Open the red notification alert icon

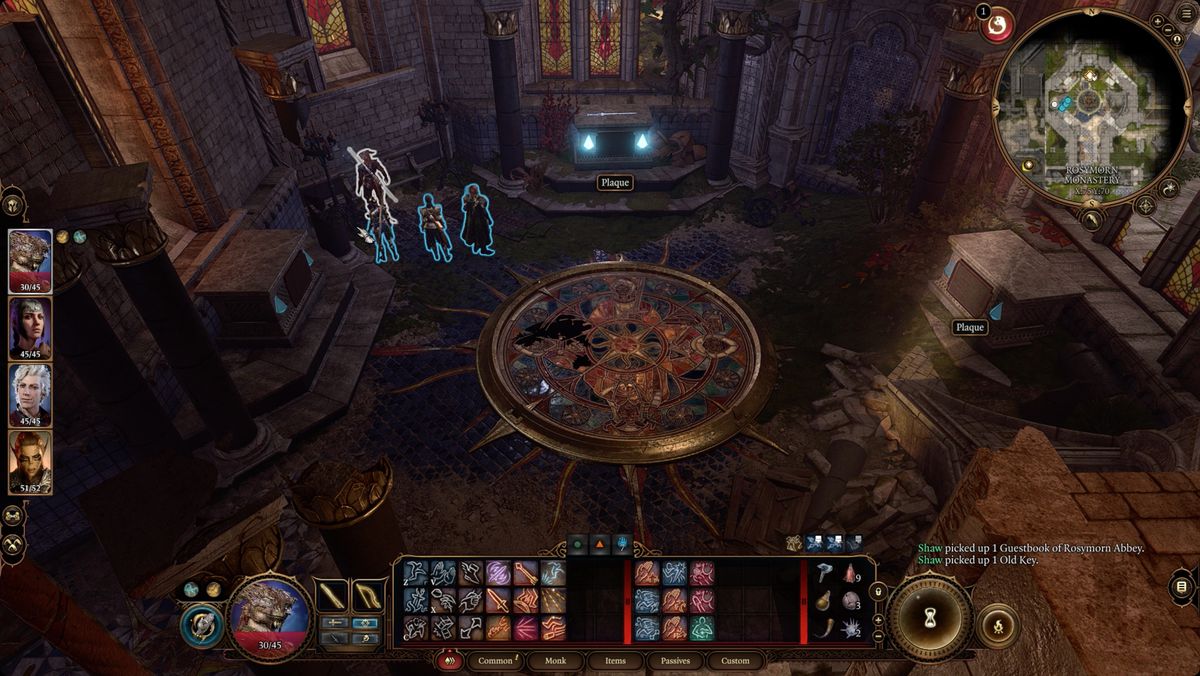coord(996,27)
